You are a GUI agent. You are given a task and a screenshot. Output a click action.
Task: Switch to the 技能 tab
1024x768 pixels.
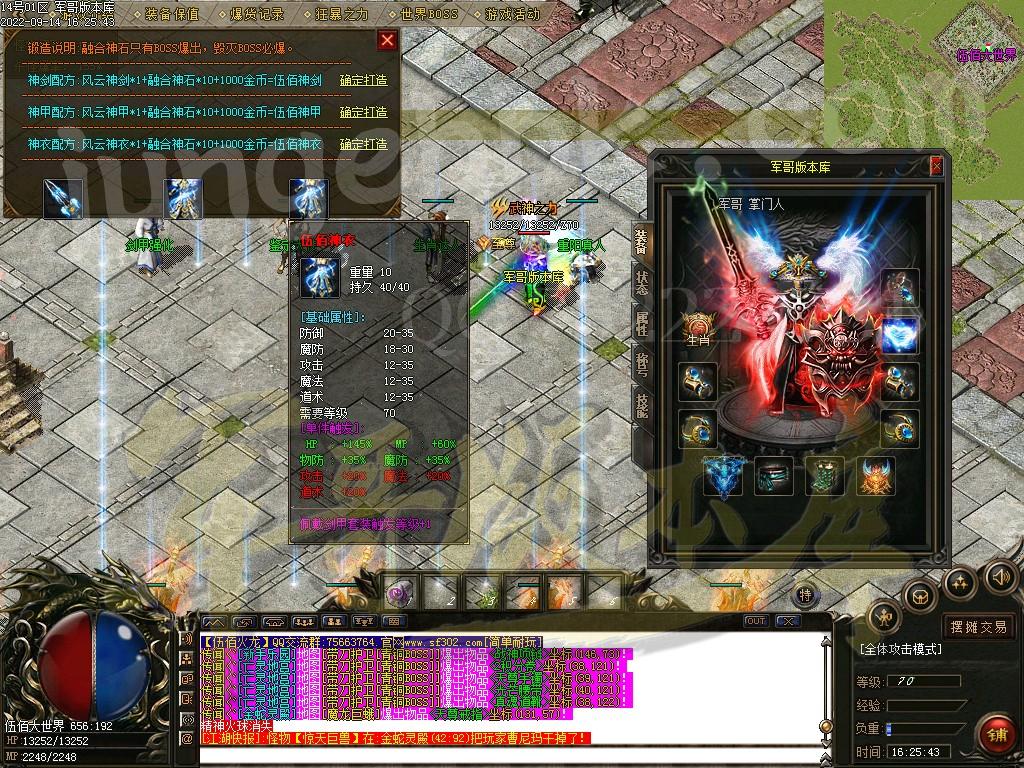tap(641, 402)
